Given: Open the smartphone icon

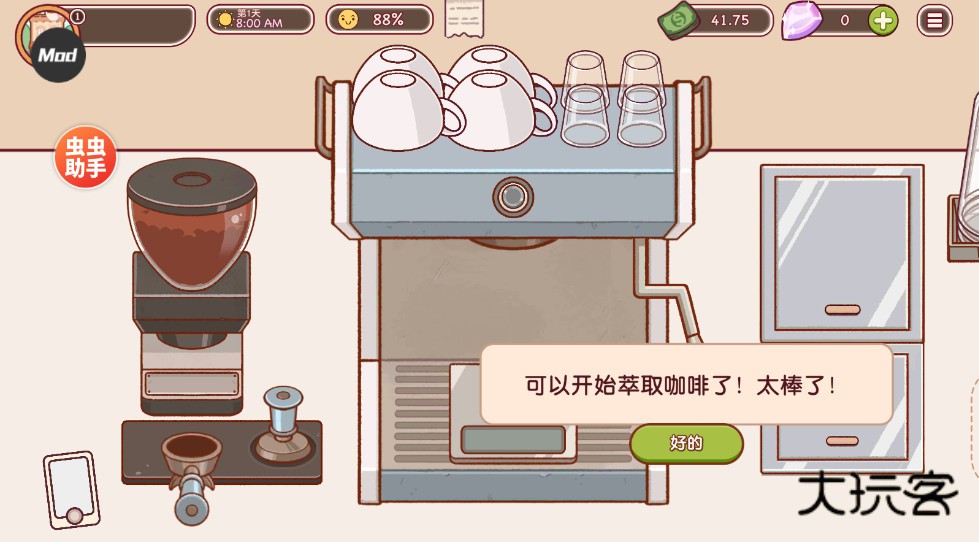Looking at the screenshot, I should click(x=71, y=490).
